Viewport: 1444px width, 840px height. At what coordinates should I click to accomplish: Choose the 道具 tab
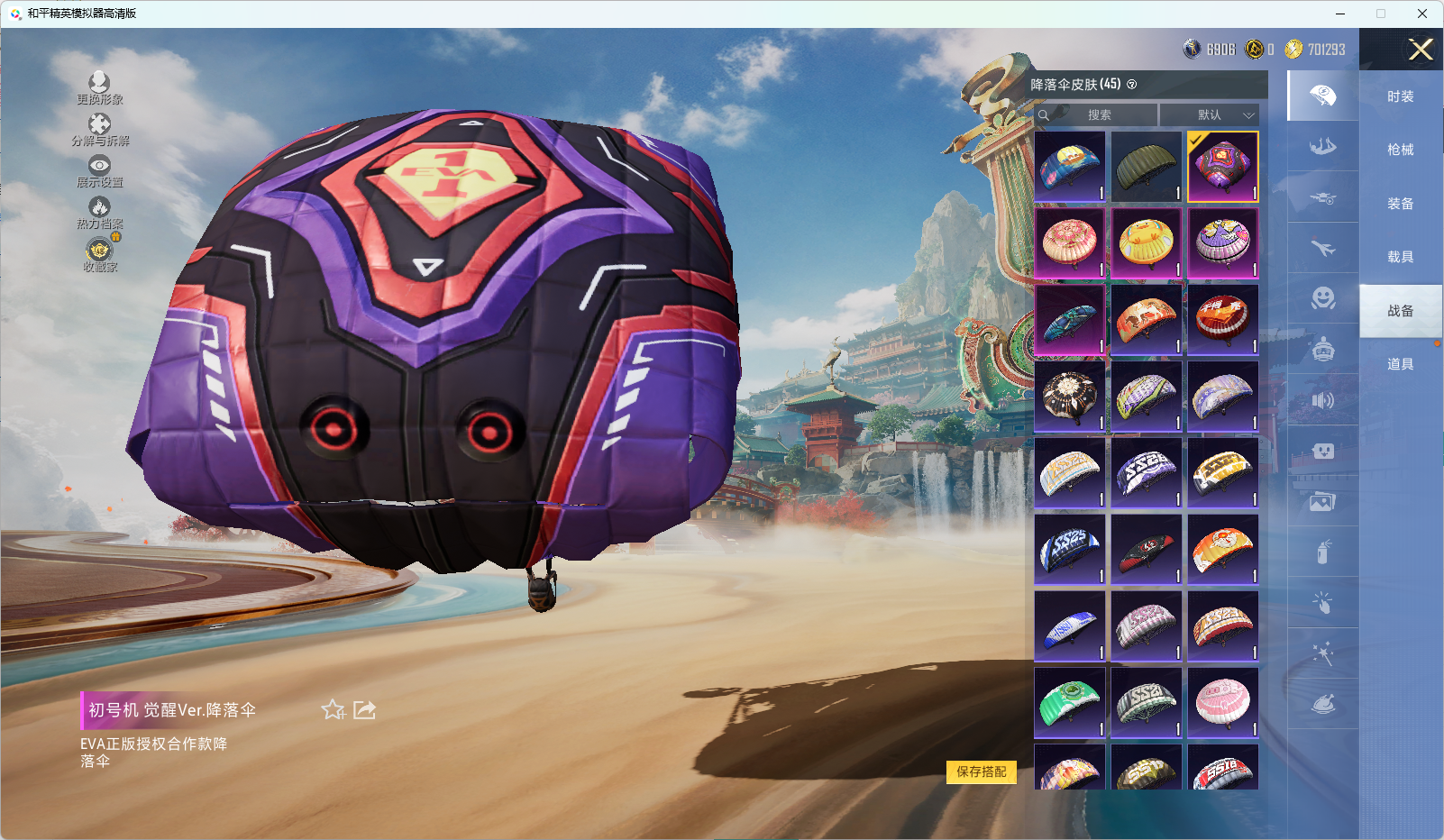tap(1400, 364)
